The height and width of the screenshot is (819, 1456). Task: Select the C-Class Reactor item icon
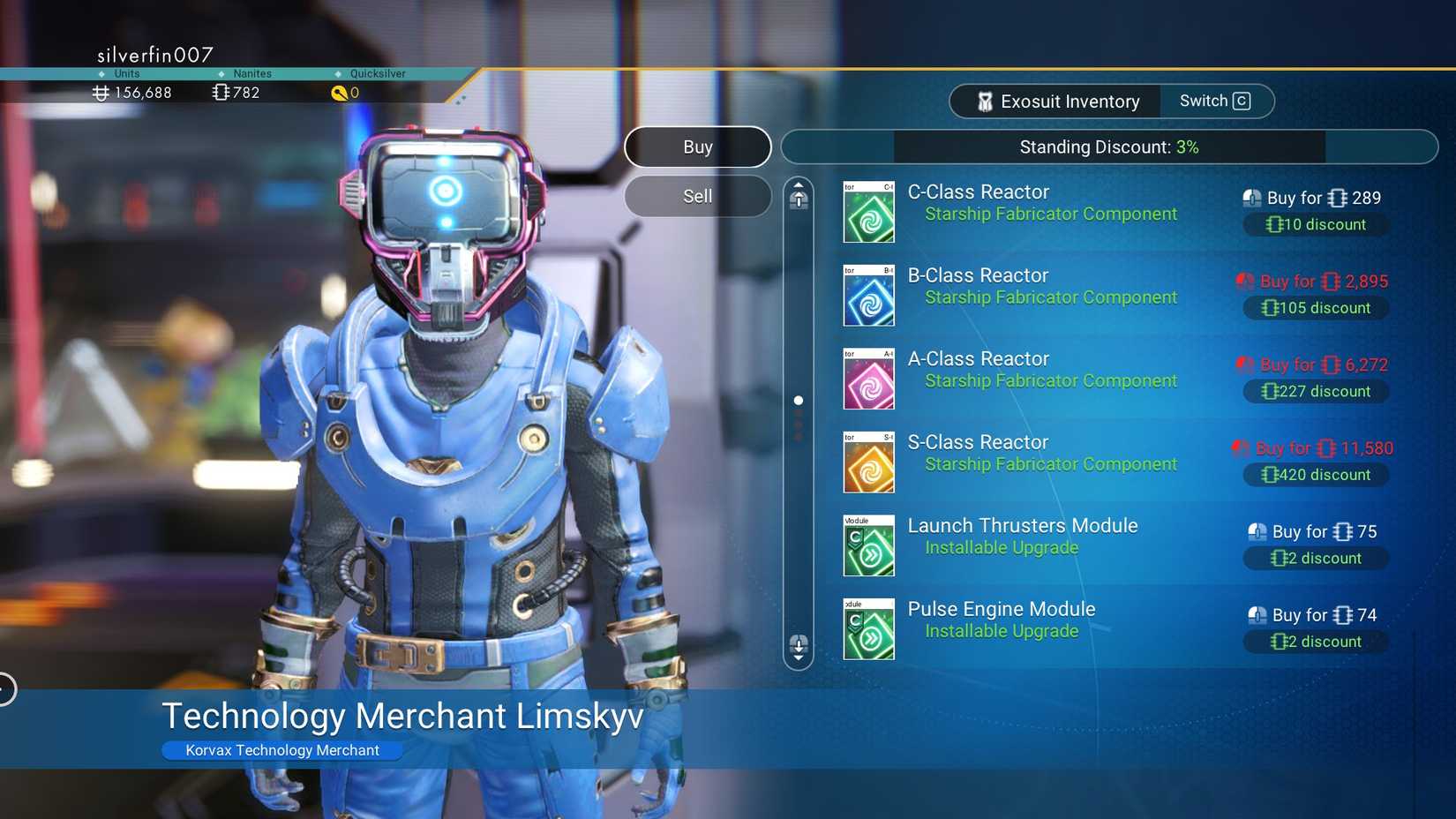(x=868, y=212)
